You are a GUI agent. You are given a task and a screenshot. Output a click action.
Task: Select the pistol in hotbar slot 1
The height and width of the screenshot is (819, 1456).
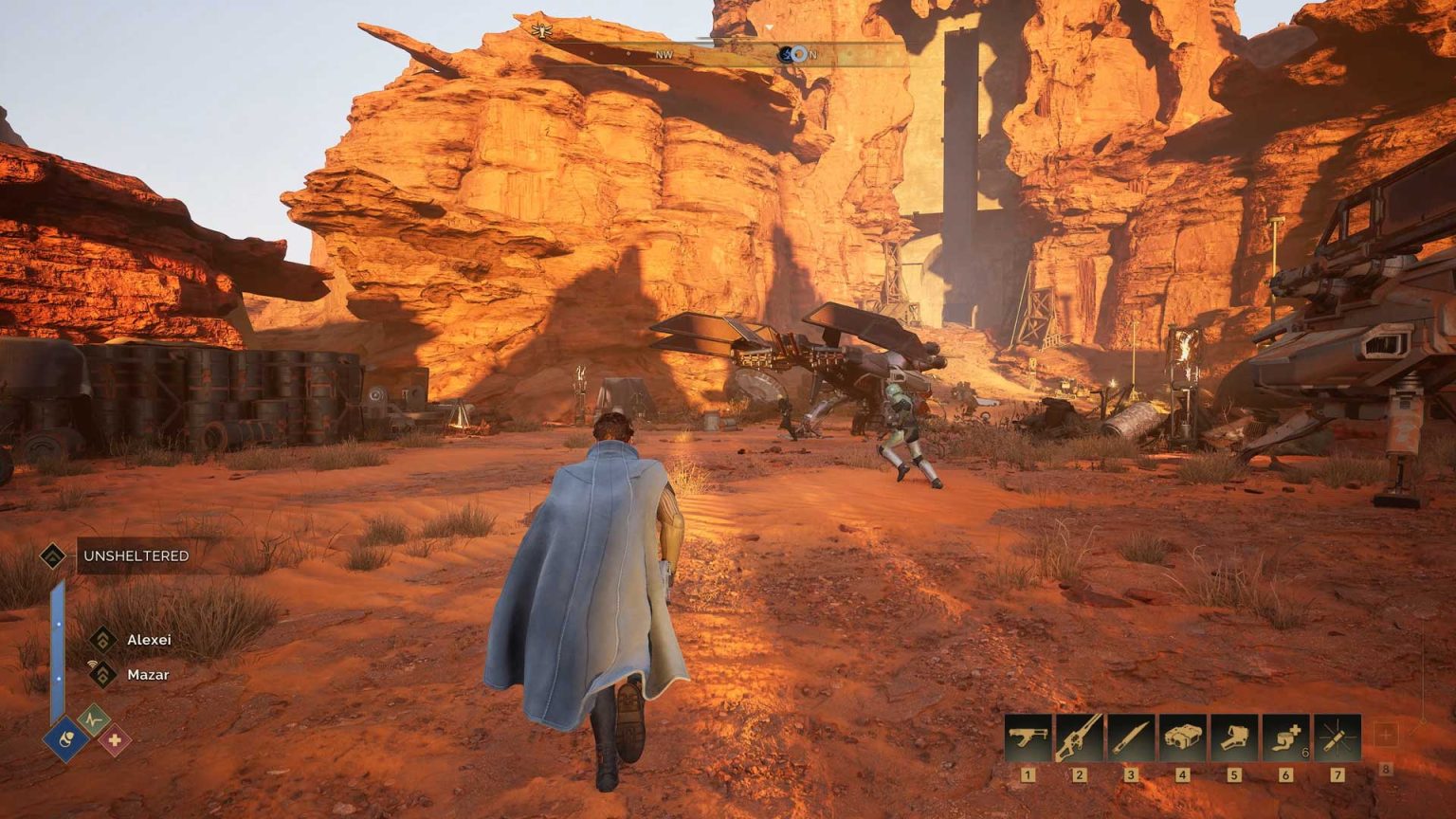point(1028,738)
